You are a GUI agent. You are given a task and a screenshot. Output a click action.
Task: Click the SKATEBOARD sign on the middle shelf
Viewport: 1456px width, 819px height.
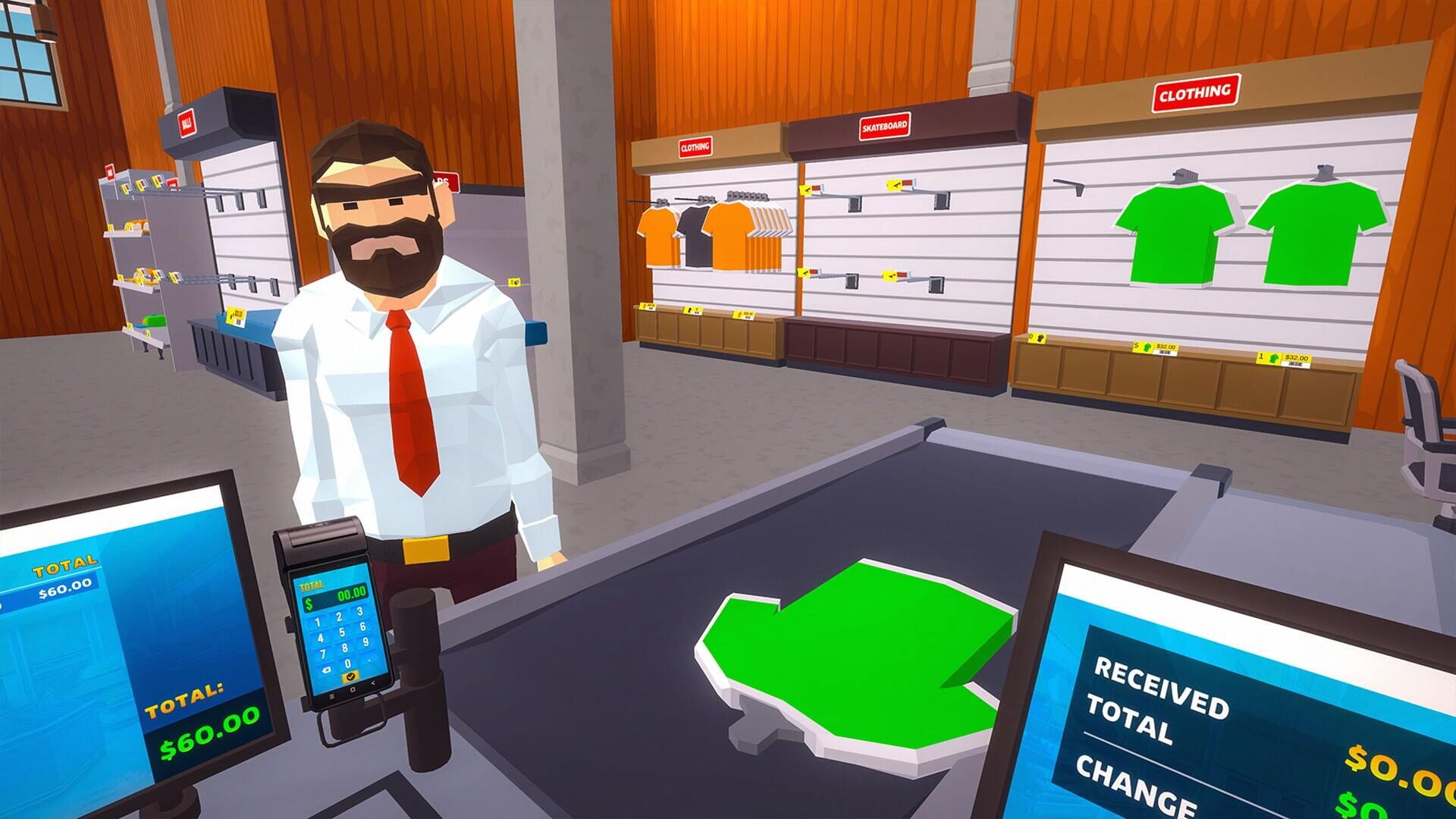pos(883,127)
